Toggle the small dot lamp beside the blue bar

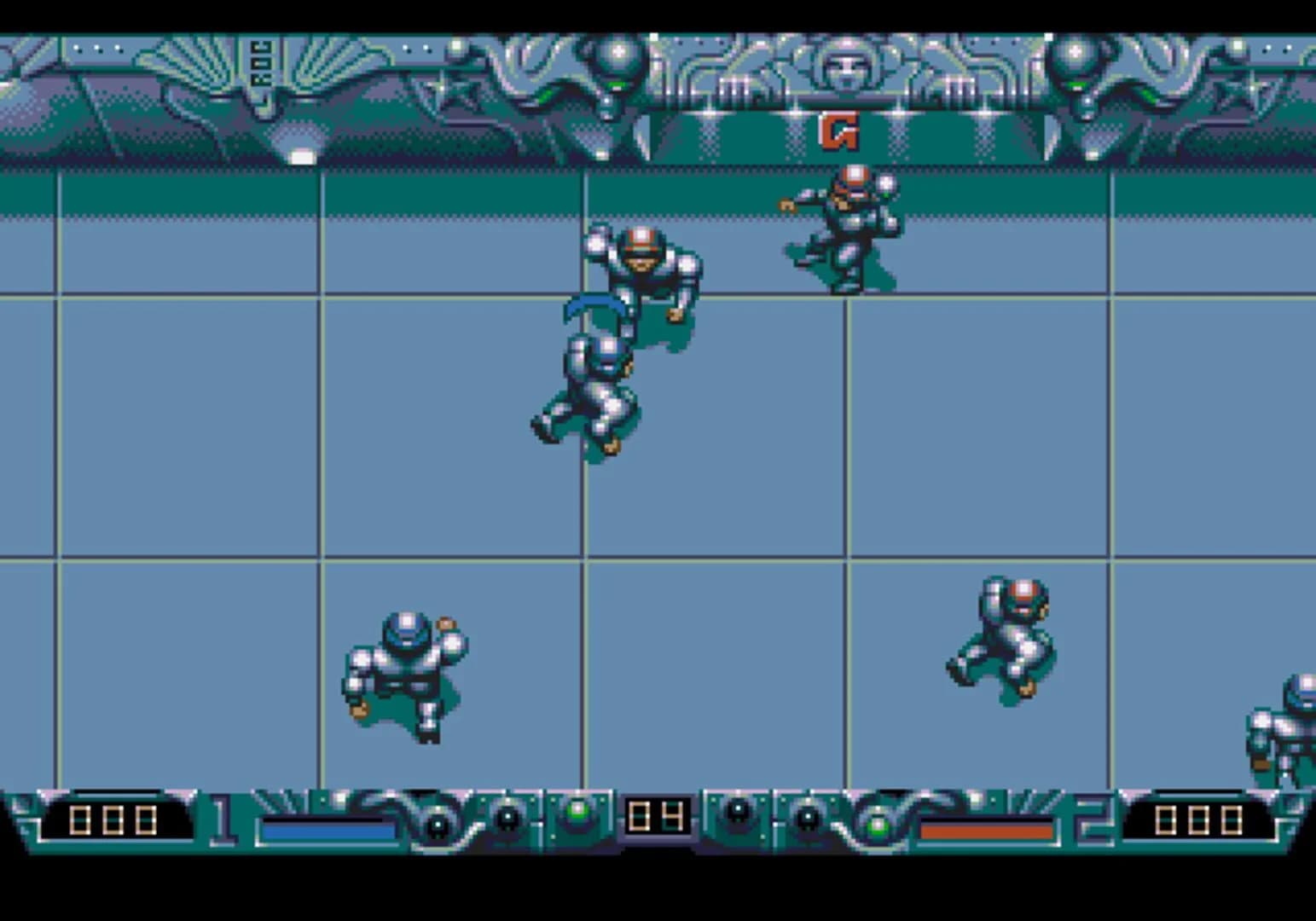437,825
